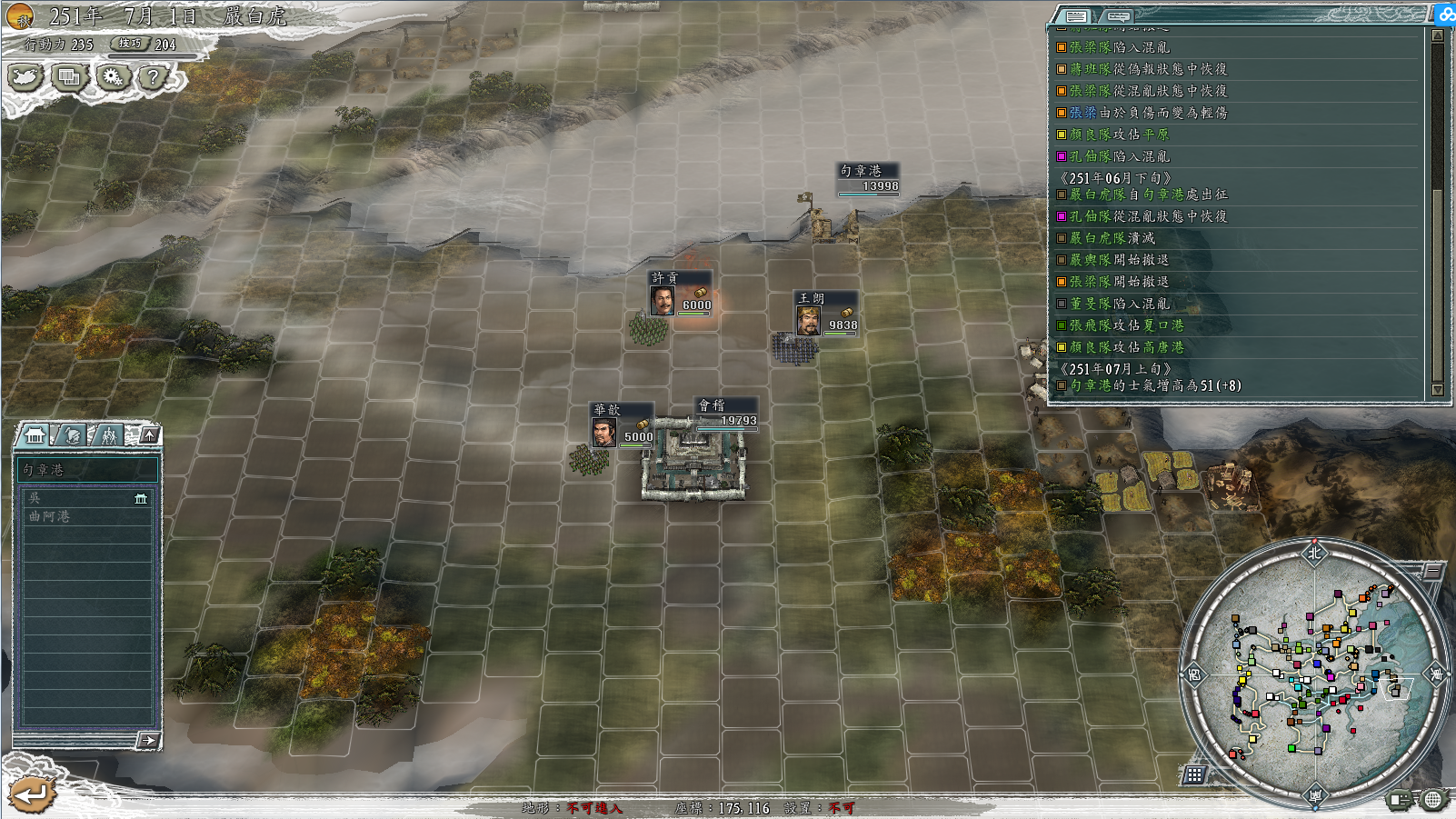Toggle the grid button beside minimap
The height and width of the screenshot is (819, 1456).
[x=1194, y=774]
